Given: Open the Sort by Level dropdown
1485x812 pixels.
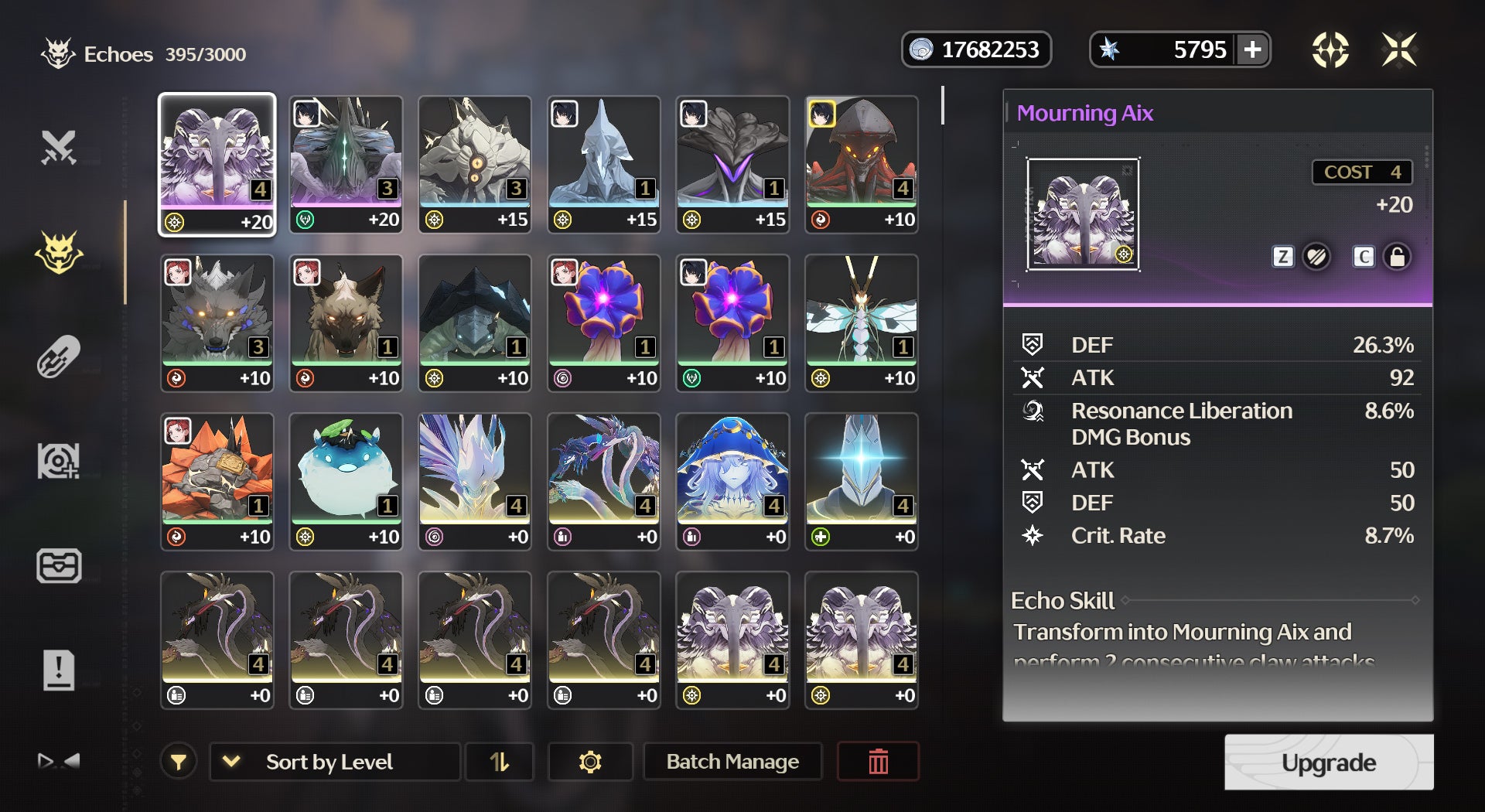Looking at the screenshot, I should click(x=334, y=762).
